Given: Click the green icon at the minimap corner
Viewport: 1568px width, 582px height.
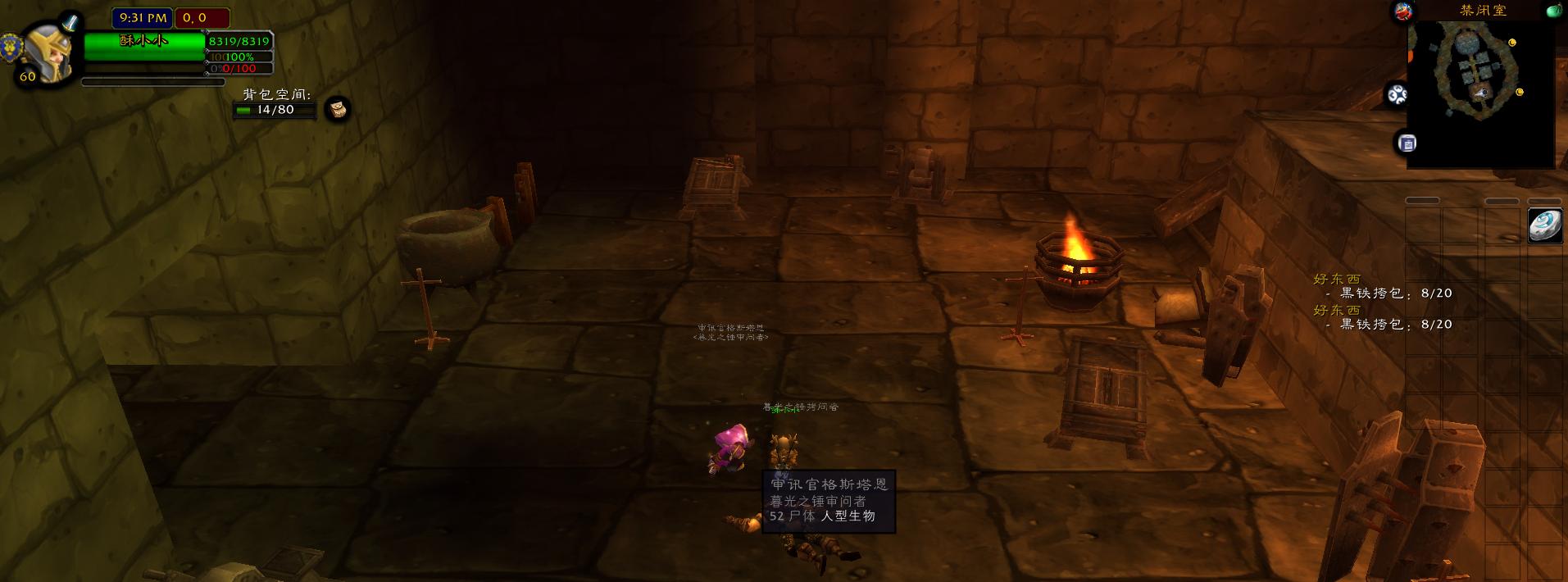Looking at the screenshot, I should pyautogui.click(x=1554, y=11).
